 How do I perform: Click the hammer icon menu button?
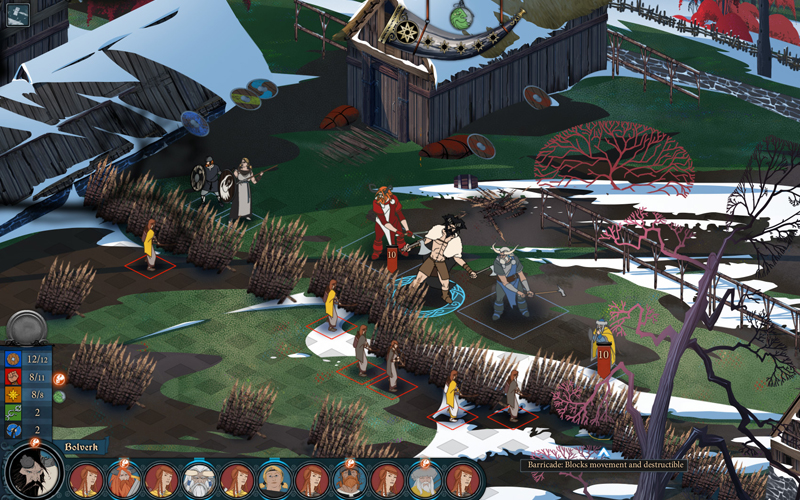click(x=19, y=15)
